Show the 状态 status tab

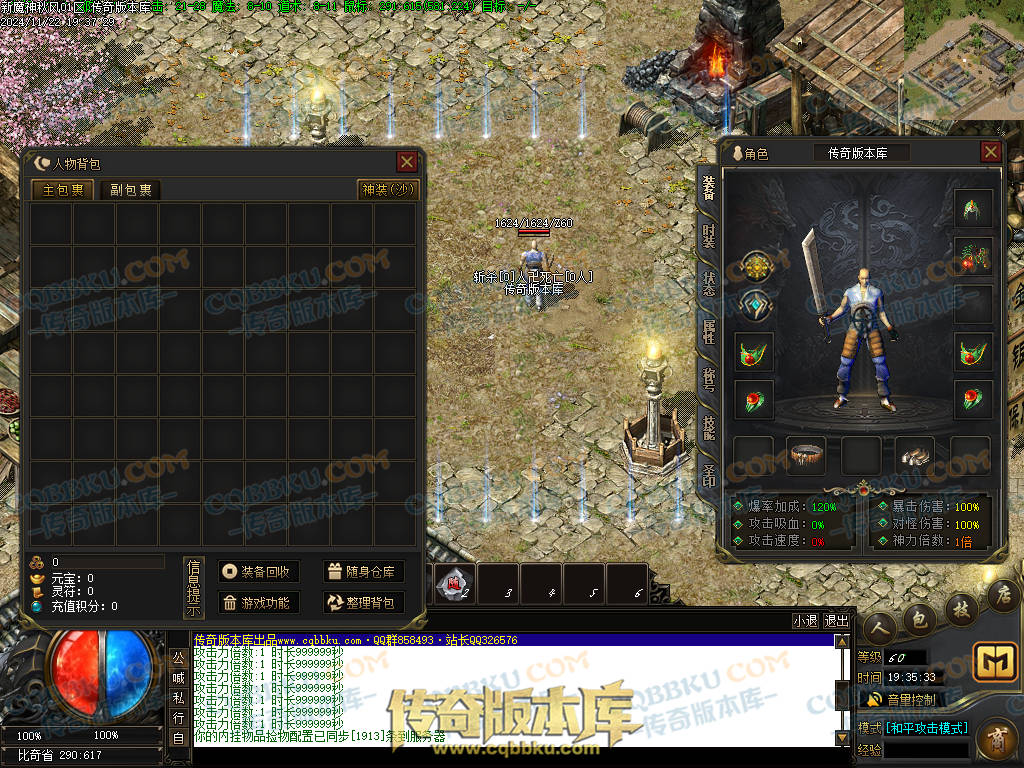pos(709,283)
